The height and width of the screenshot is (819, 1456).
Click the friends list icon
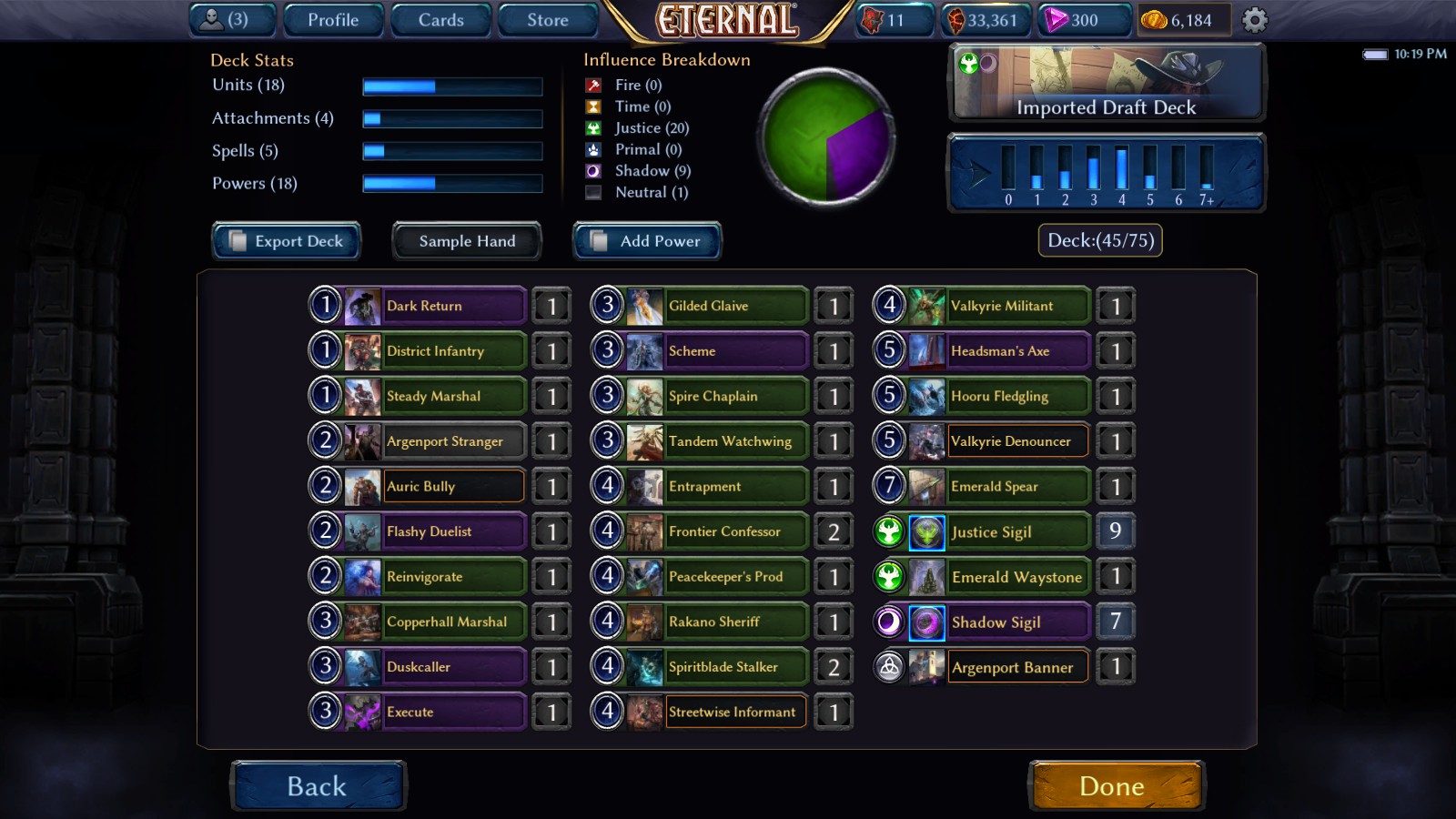click(211, 18)
